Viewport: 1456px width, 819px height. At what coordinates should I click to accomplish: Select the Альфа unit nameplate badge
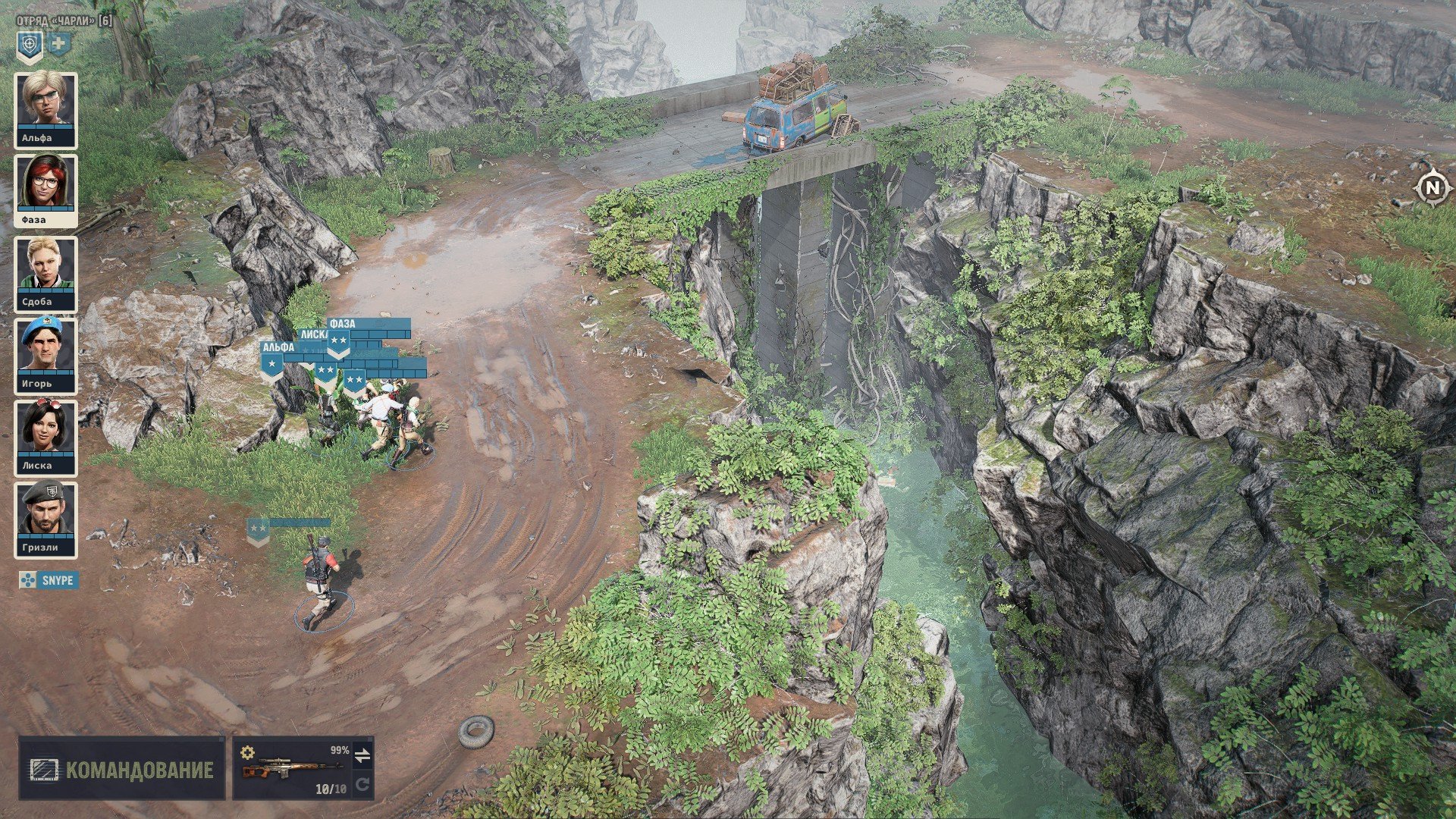point(272,366)
